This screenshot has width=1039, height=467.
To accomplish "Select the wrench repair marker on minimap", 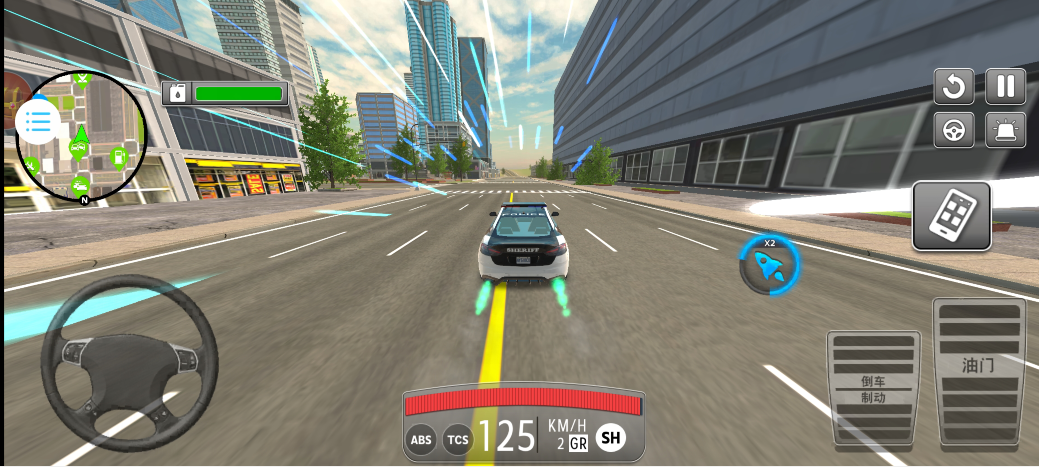I will click(x=31, y=165).
